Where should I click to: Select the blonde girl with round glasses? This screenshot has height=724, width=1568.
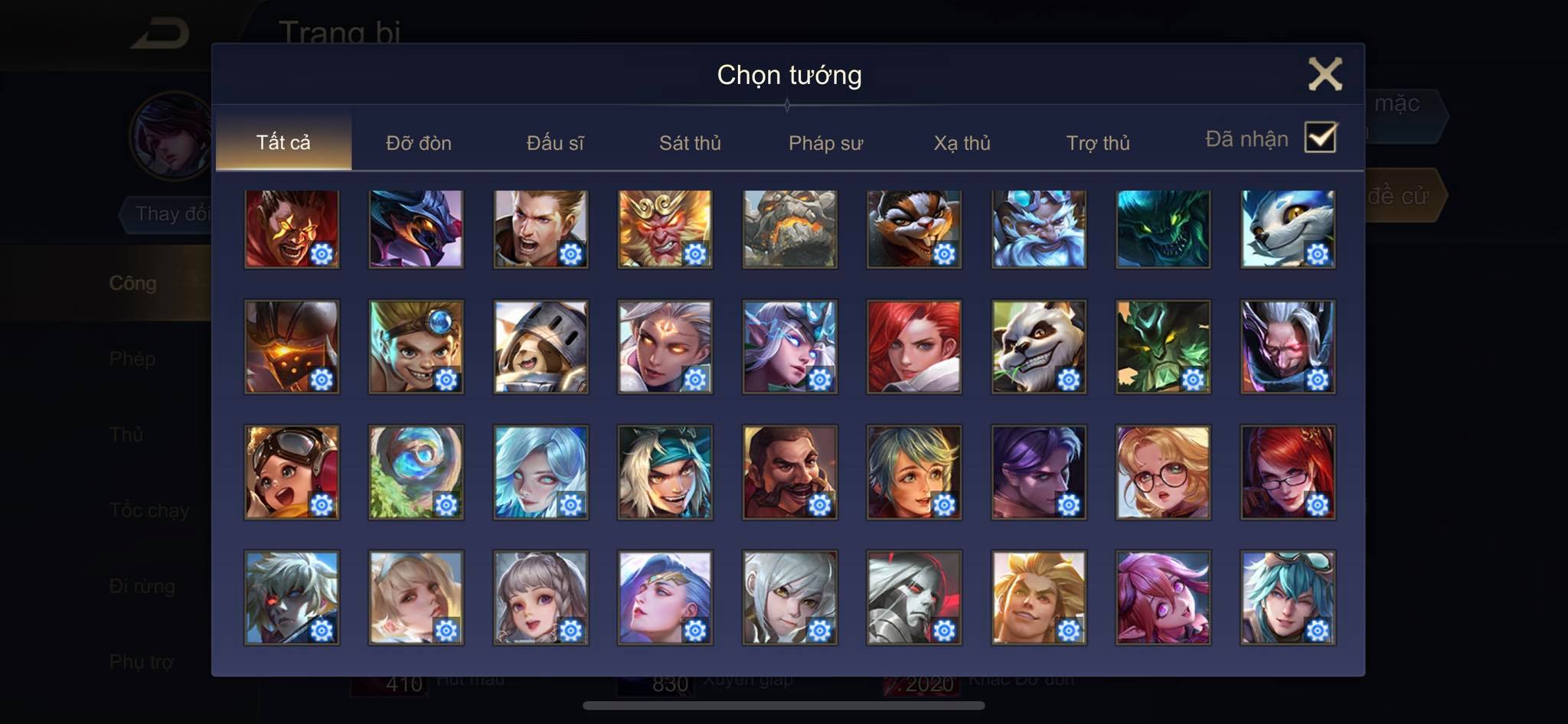pyautogui.click(x=1163, y=472)
